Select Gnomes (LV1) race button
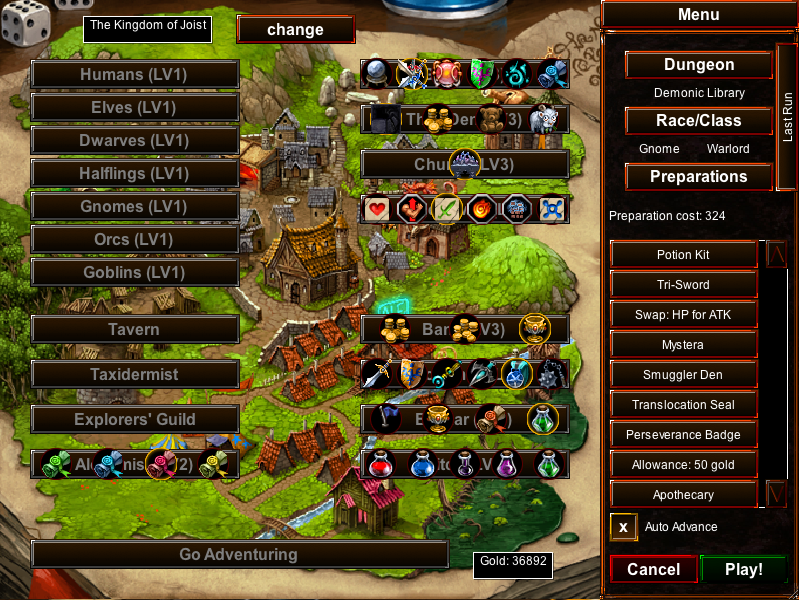Screen dimensions: 799x600 pyautogui.click(x=135, y=207)
